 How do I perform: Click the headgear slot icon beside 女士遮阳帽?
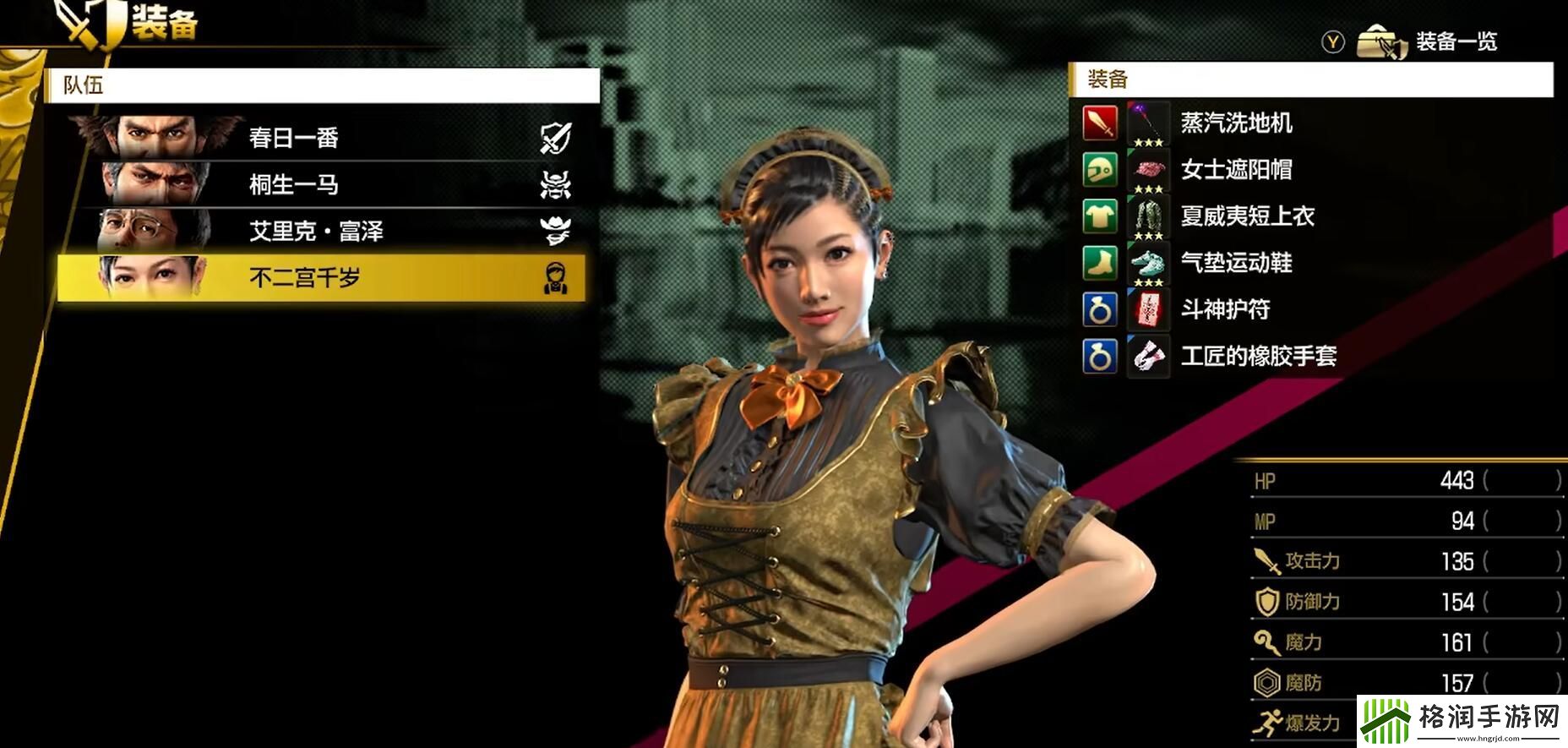(x=1099, y=170)
